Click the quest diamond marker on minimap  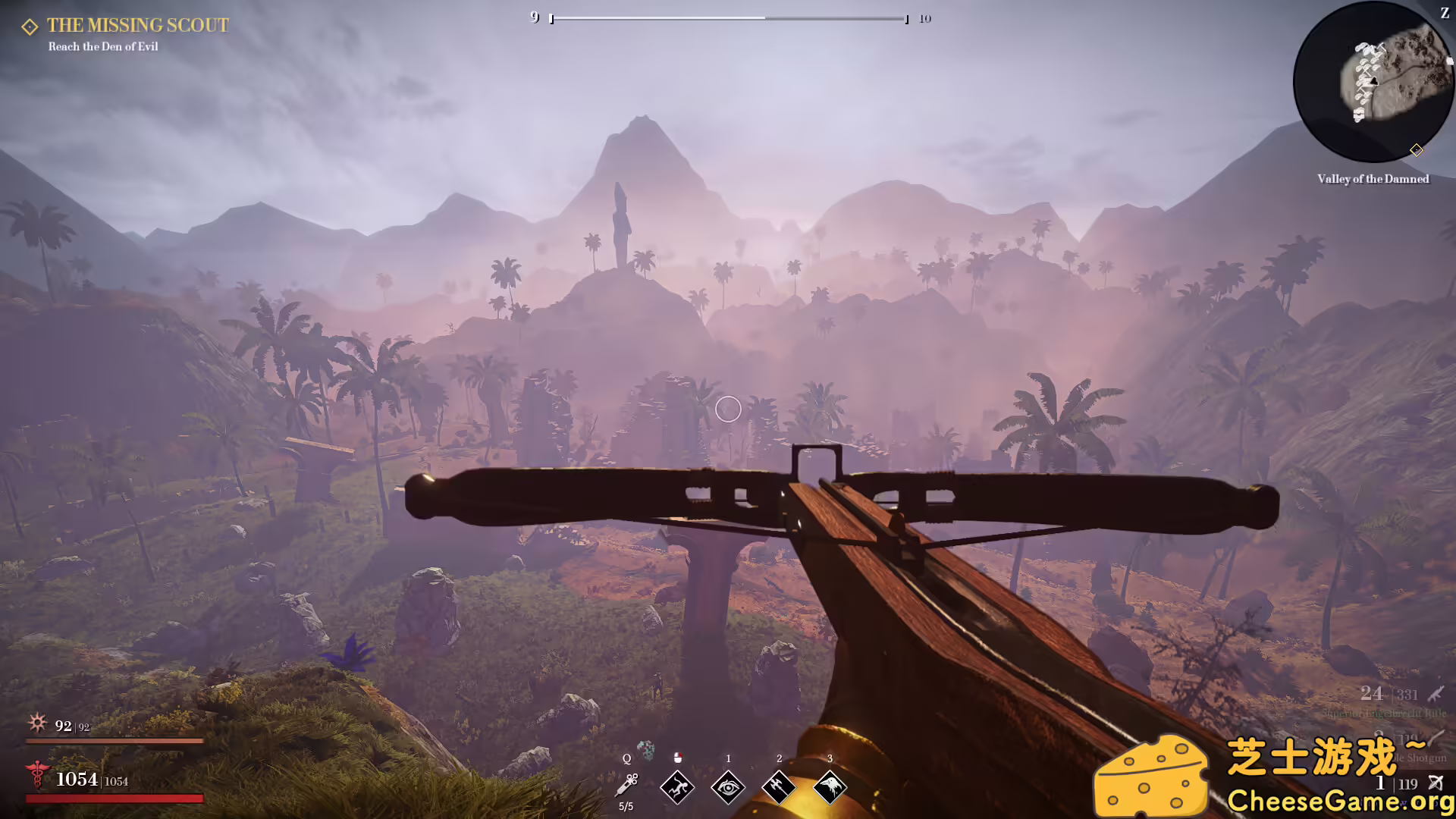(1416, 150)
